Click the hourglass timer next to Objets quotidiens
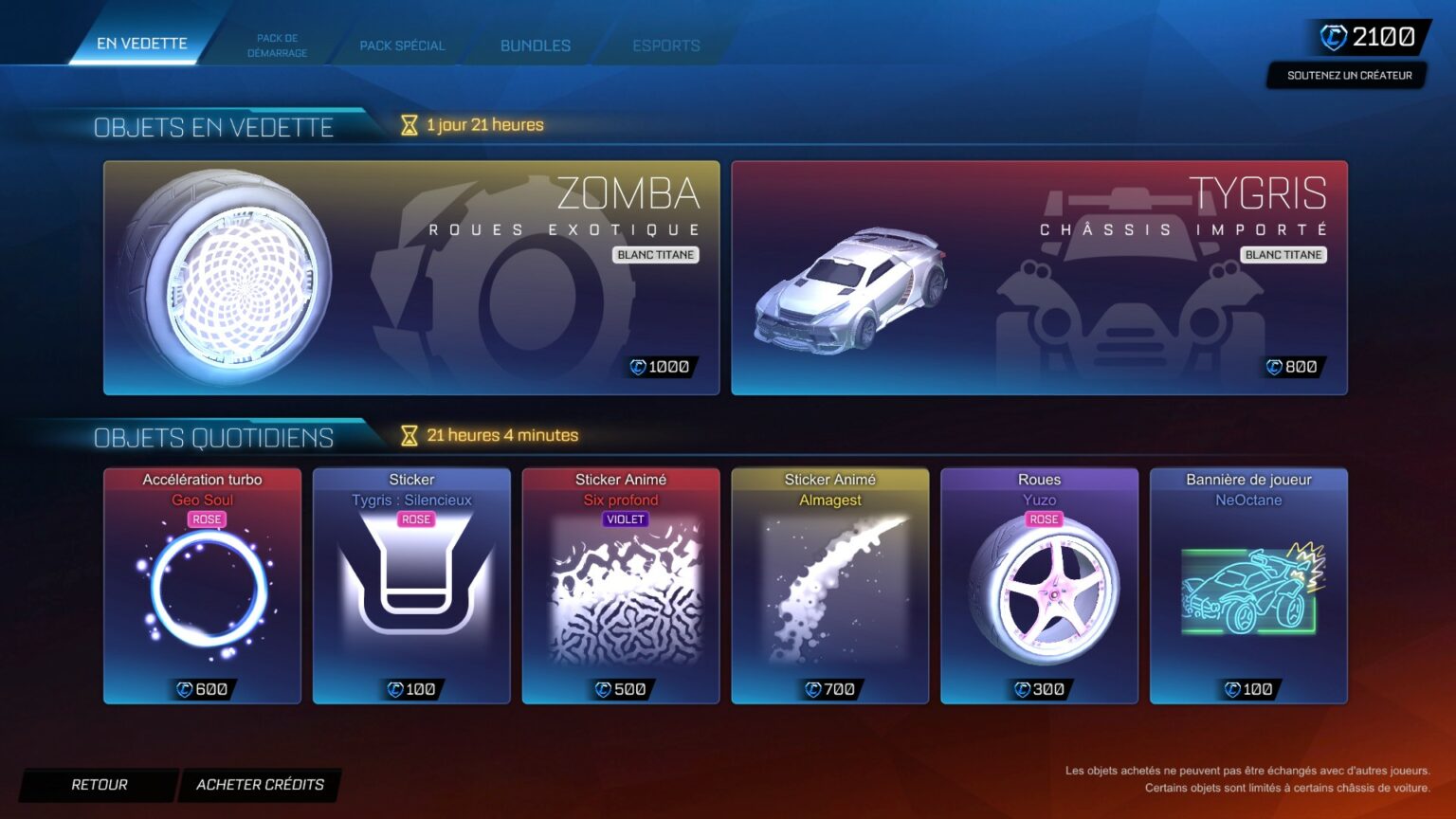Screen dimensions: 1456x819 point(408,434)
